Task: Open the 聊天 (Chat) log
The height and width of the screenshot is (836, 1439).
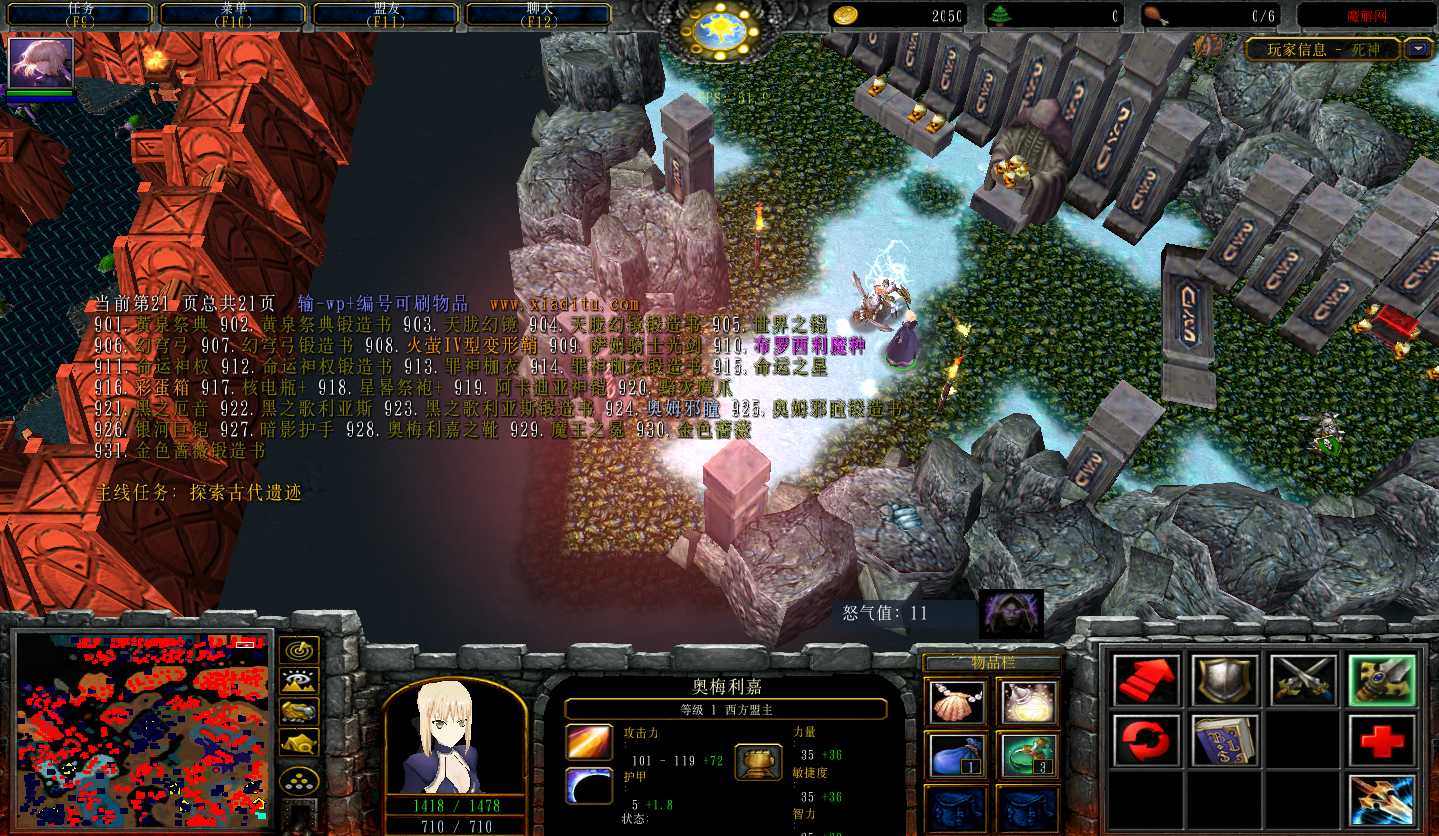Action: point(539,14)
